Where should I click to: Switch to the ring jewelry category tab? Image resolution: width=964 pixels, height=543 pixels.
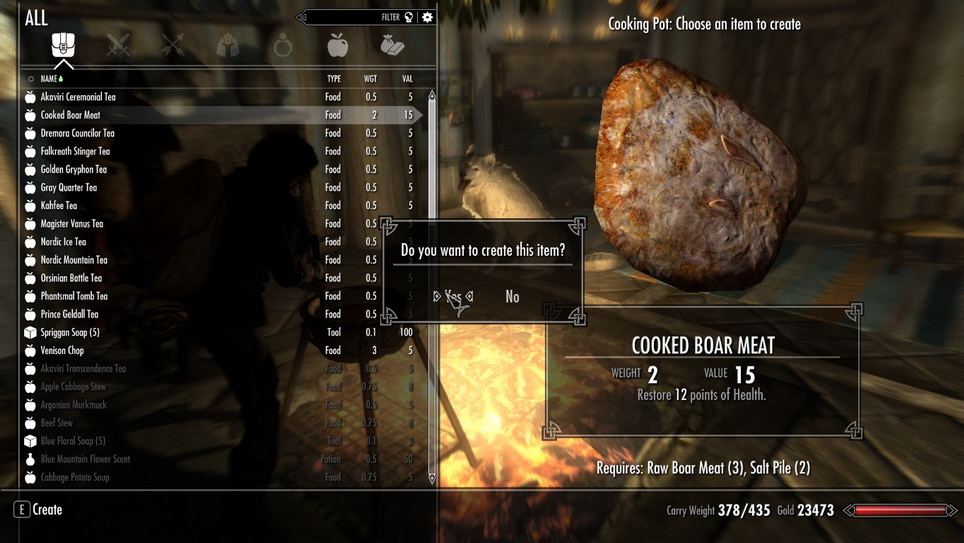tap(283, 46)
